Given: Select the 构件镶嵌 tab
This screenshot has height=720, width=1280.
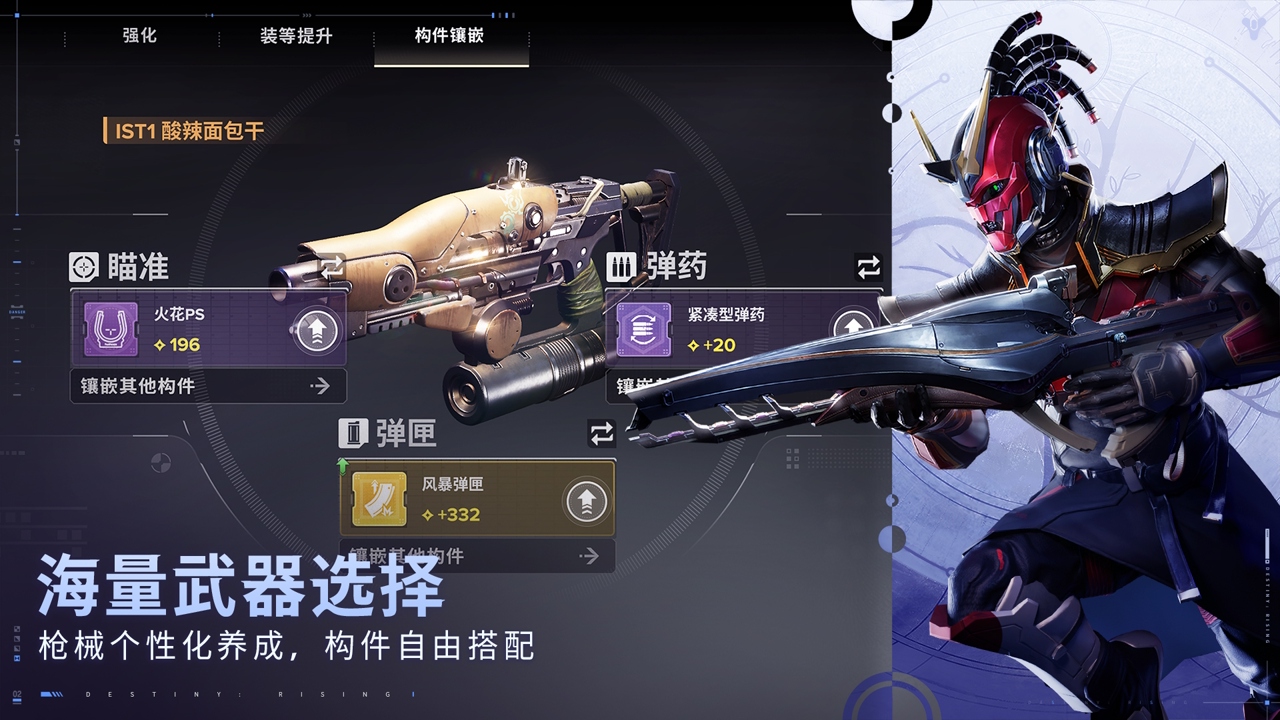Looking at the screenshot, I should (x=450, y=36).
